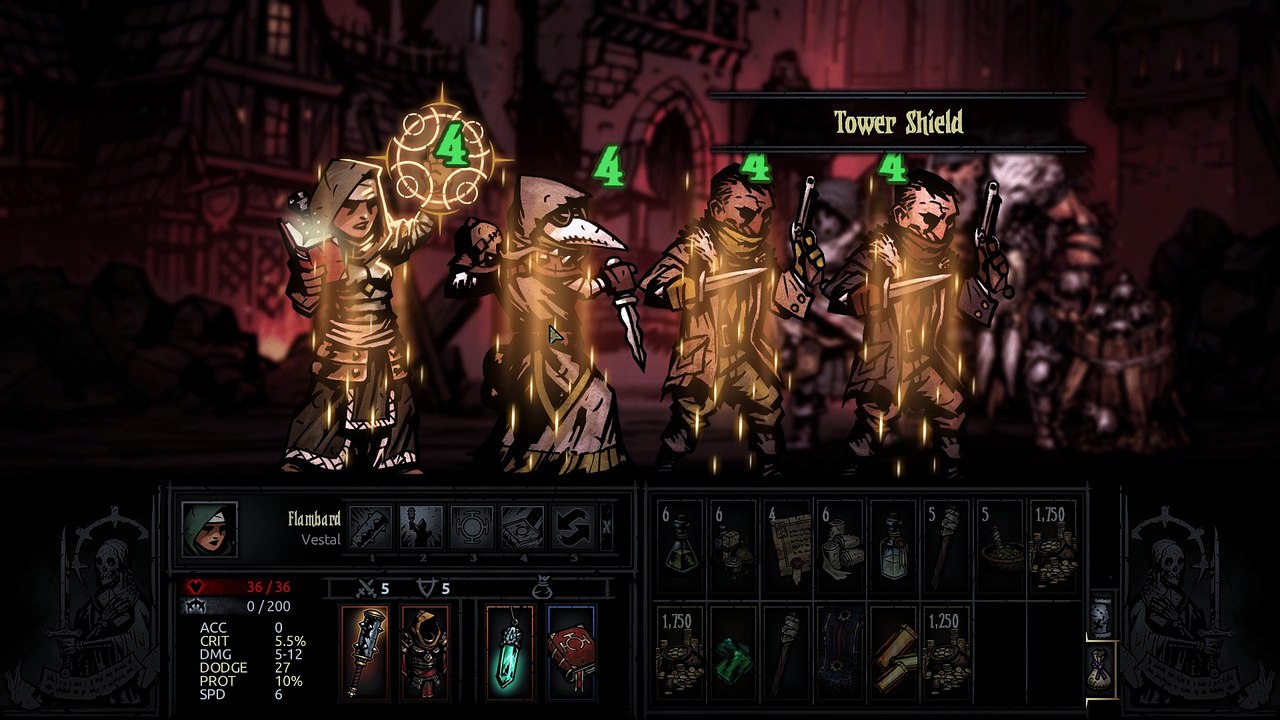1280x720 pixels.
Task: Choose the circular holy symbol skill
Action: click(471, 528)
